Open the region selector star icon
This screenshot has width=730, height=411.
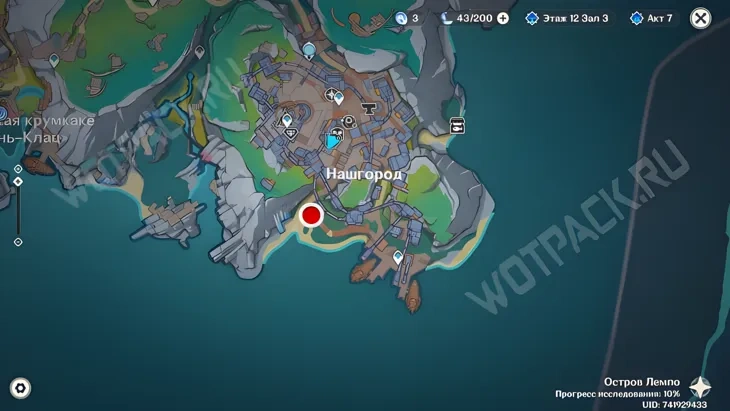point(701,388)
